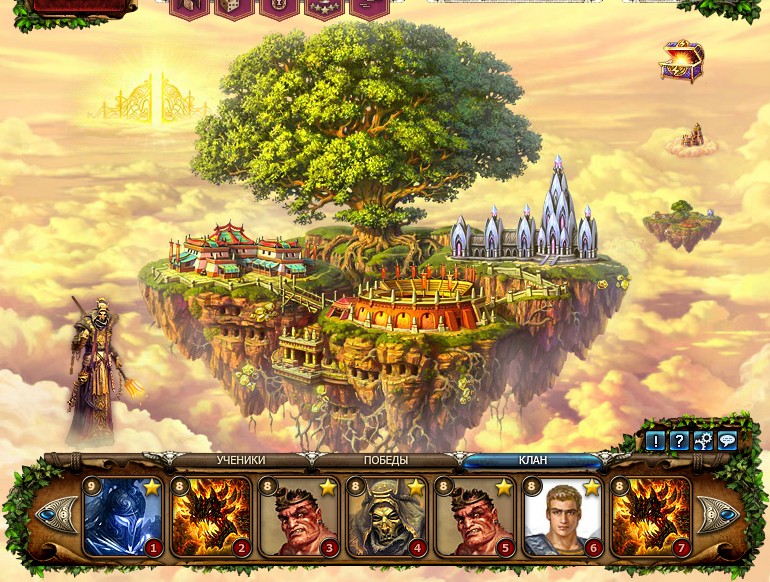Select the КЛАН tab

pos(532,461)
